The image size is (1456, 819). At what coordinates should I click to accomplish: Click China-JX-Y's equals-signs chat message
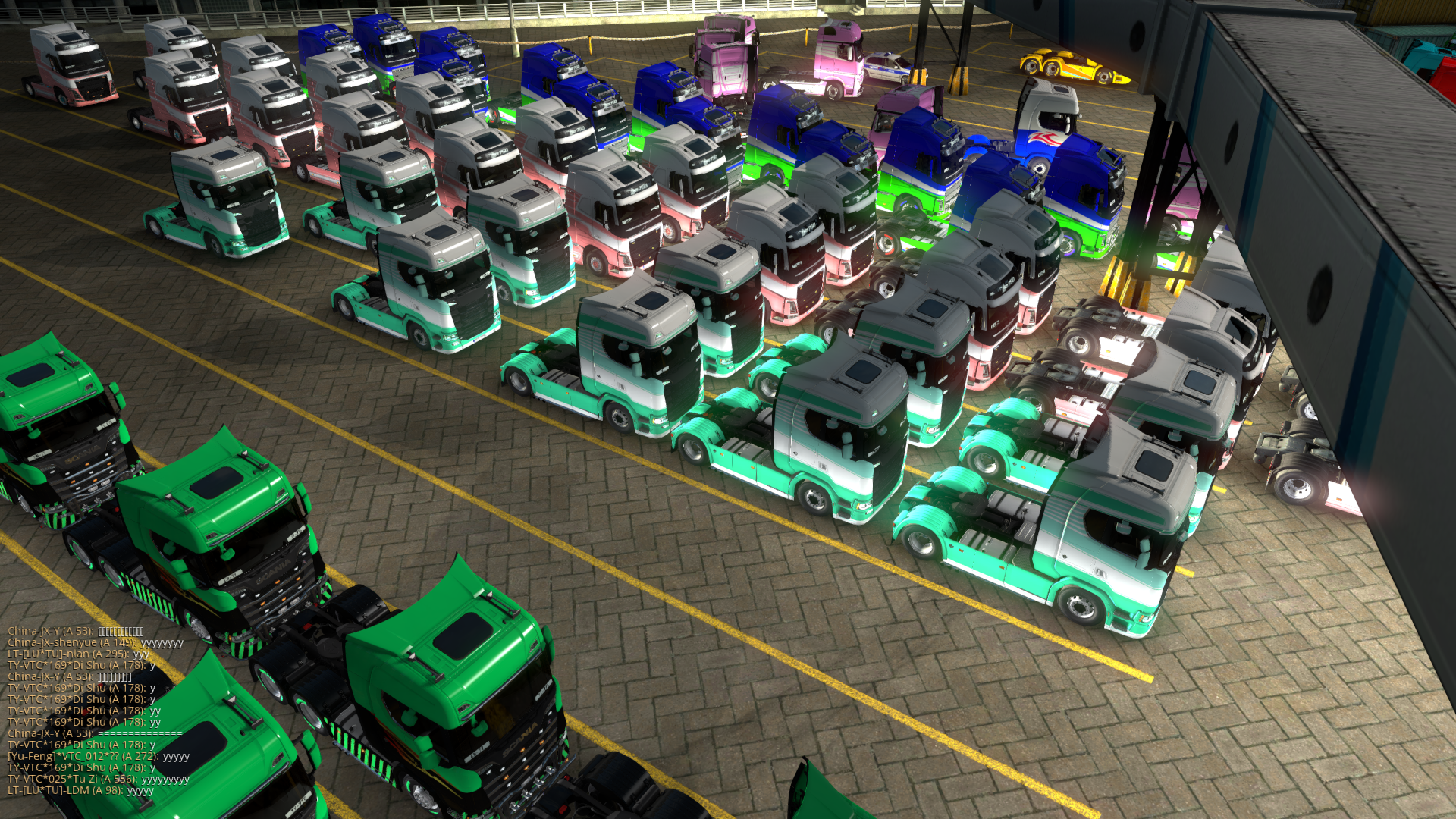[95, 733]
